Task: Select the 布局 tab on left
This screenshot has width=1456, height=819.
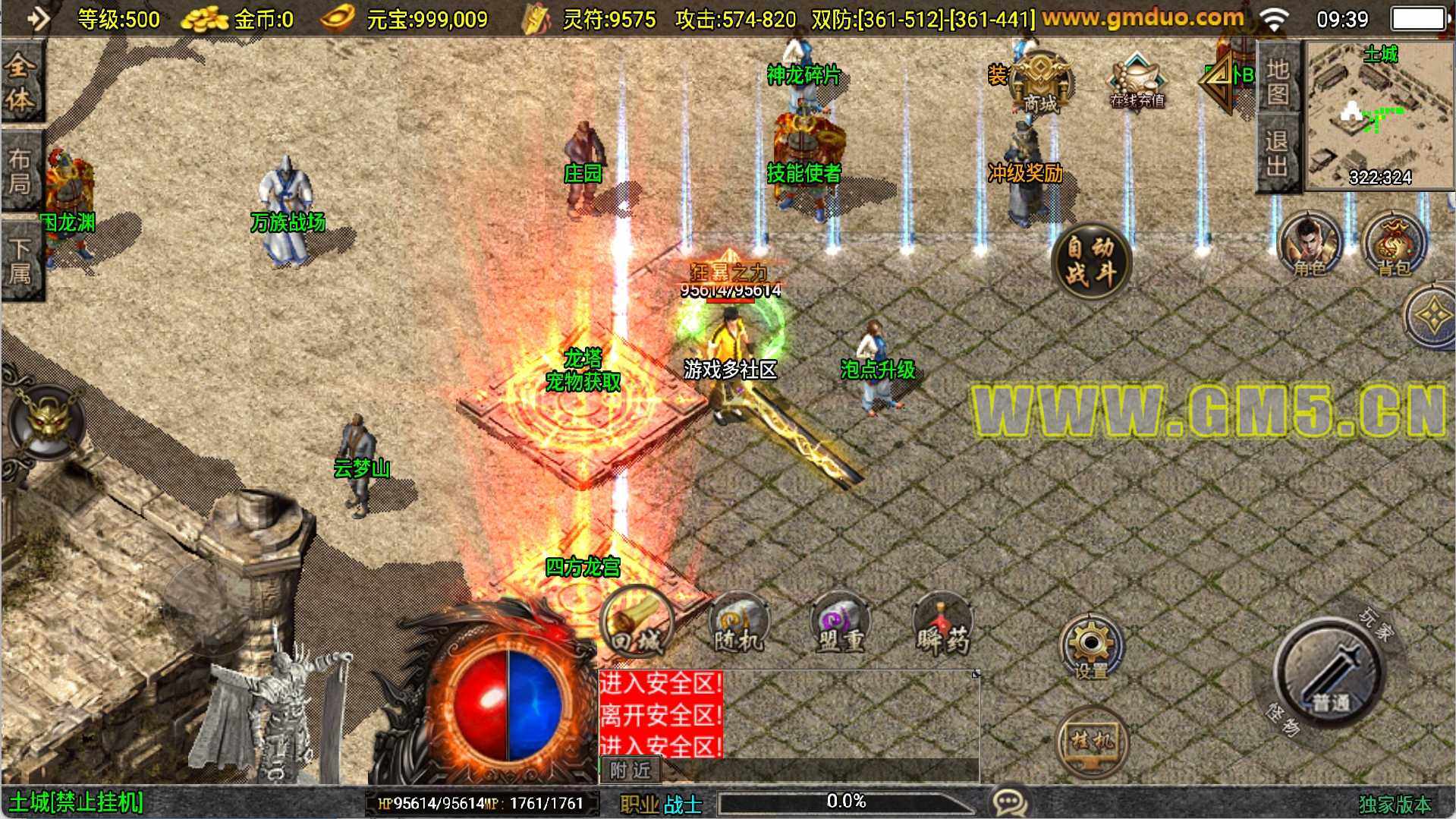Action: point(21,172)
